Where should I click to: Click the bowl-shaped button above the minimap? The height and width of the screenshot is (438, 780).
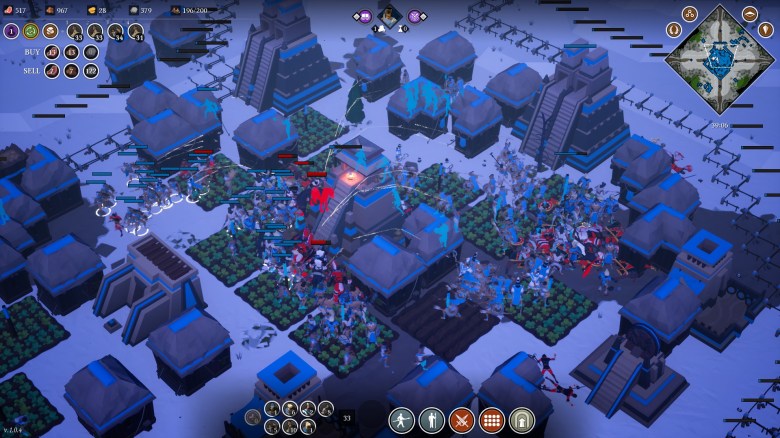[x=750, y=14]
